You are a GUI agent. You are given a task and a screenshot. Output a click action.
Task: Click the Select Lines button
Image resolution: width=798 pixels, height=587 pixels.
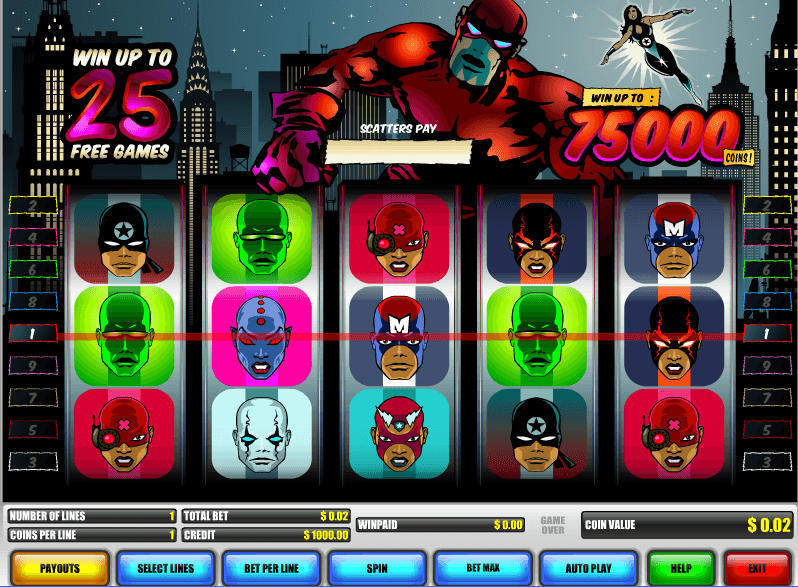coord(165,568)
